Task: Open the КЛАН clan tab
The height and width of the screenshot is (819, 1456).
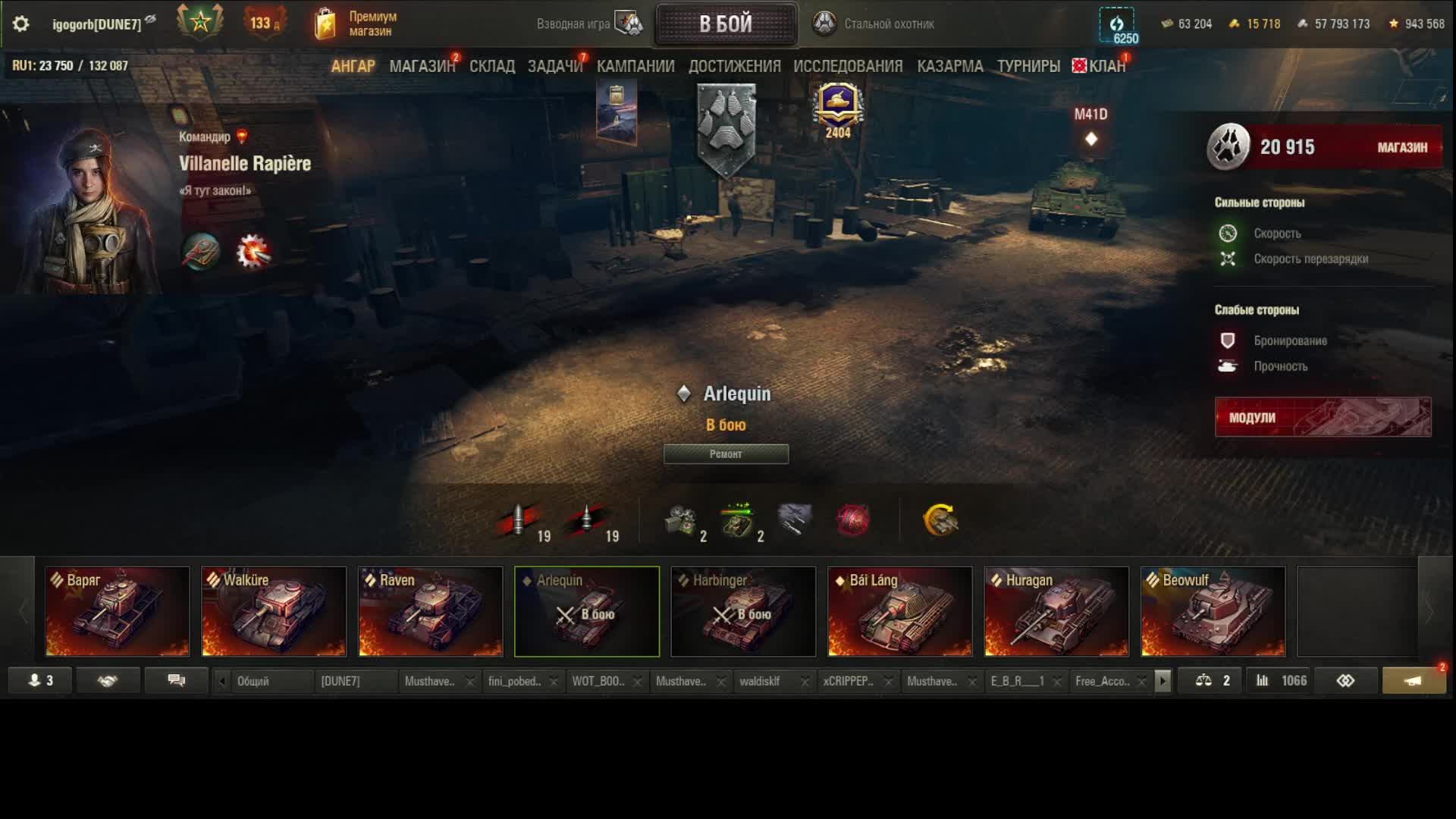Action: pos(1106,67)
